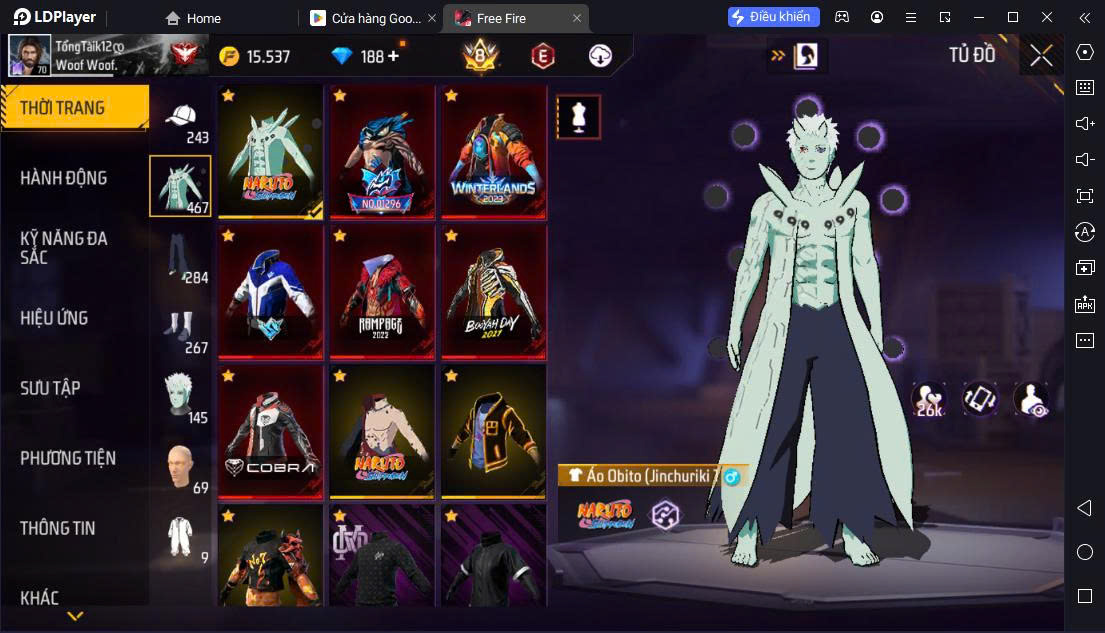
Task: Switch to Kỹ Năng Đa Sắc tab
Action: coord(64,247)
